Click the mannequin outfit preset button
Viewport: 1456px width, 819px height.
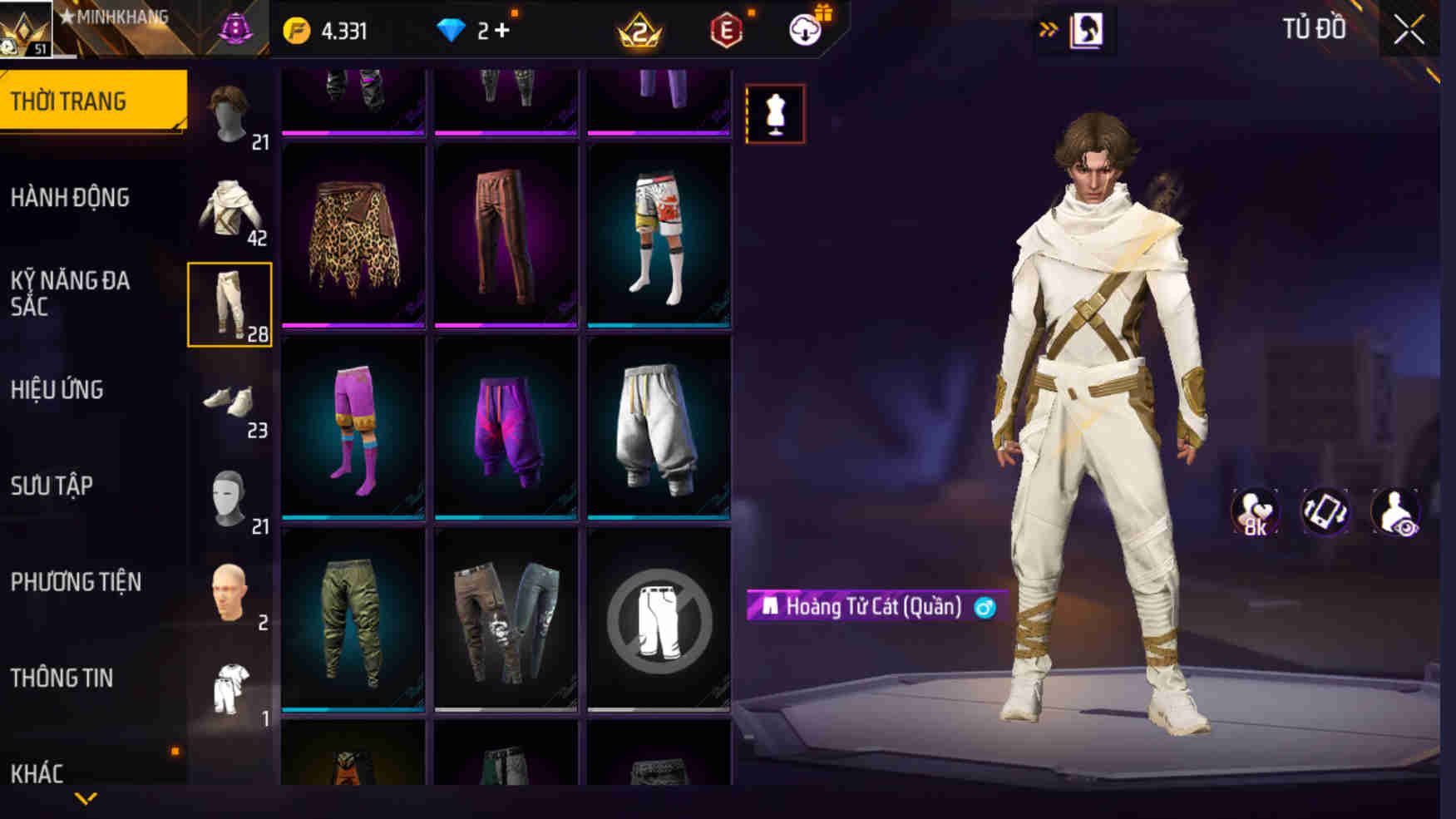point(775,114)
